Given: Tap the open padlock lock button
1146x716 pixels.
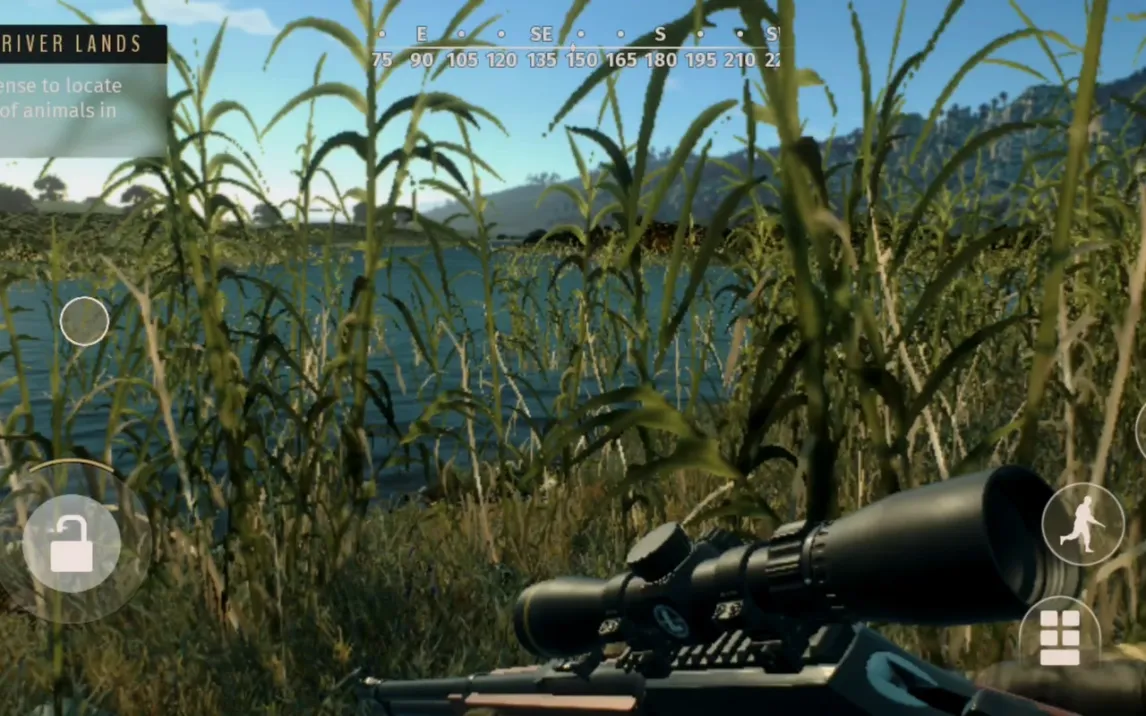Looking at the screenshot, I should 71,544.
